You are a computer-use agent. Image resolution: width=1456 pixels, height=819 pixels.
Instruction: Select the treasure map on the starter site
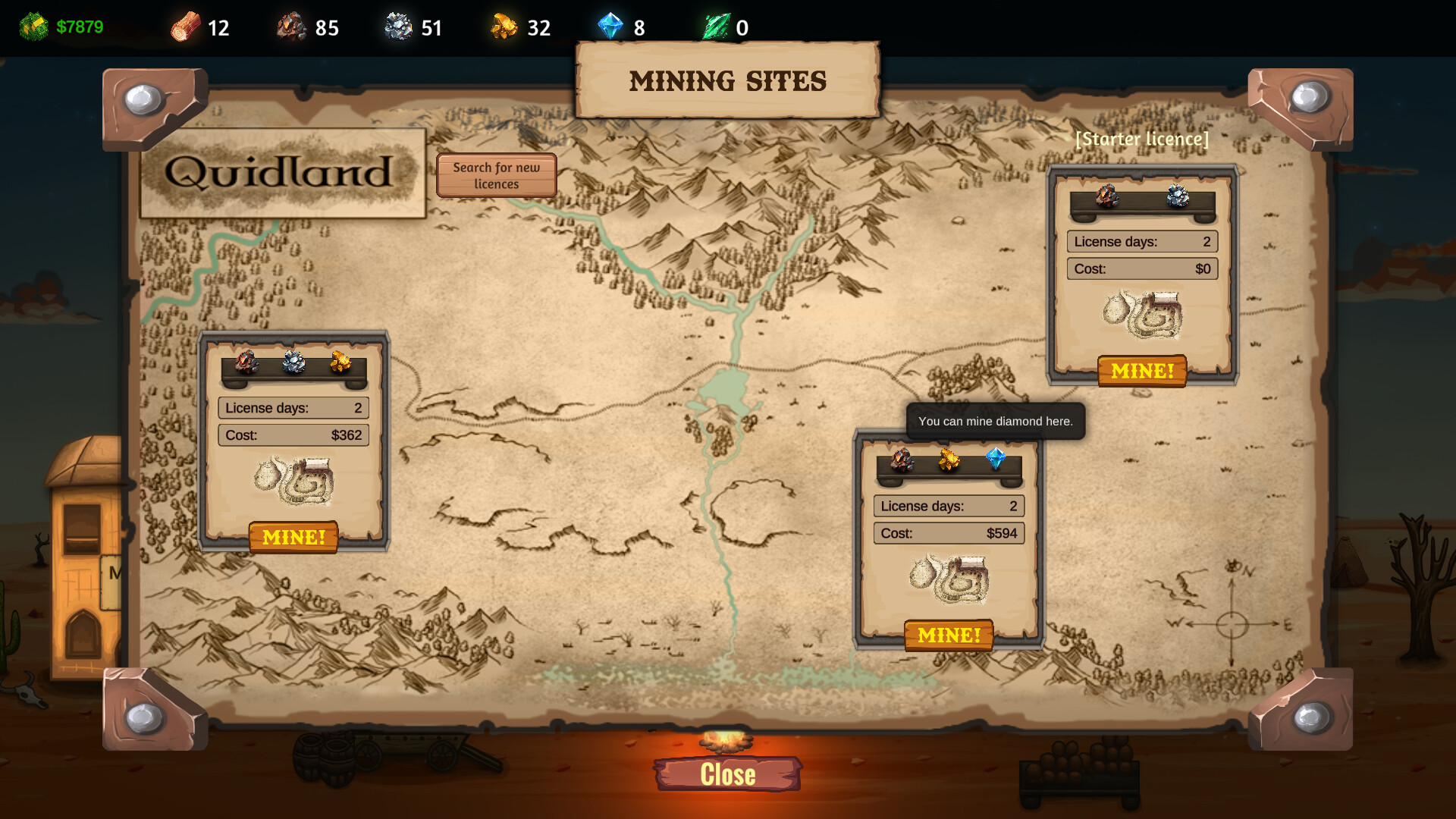coord(1143,314)
